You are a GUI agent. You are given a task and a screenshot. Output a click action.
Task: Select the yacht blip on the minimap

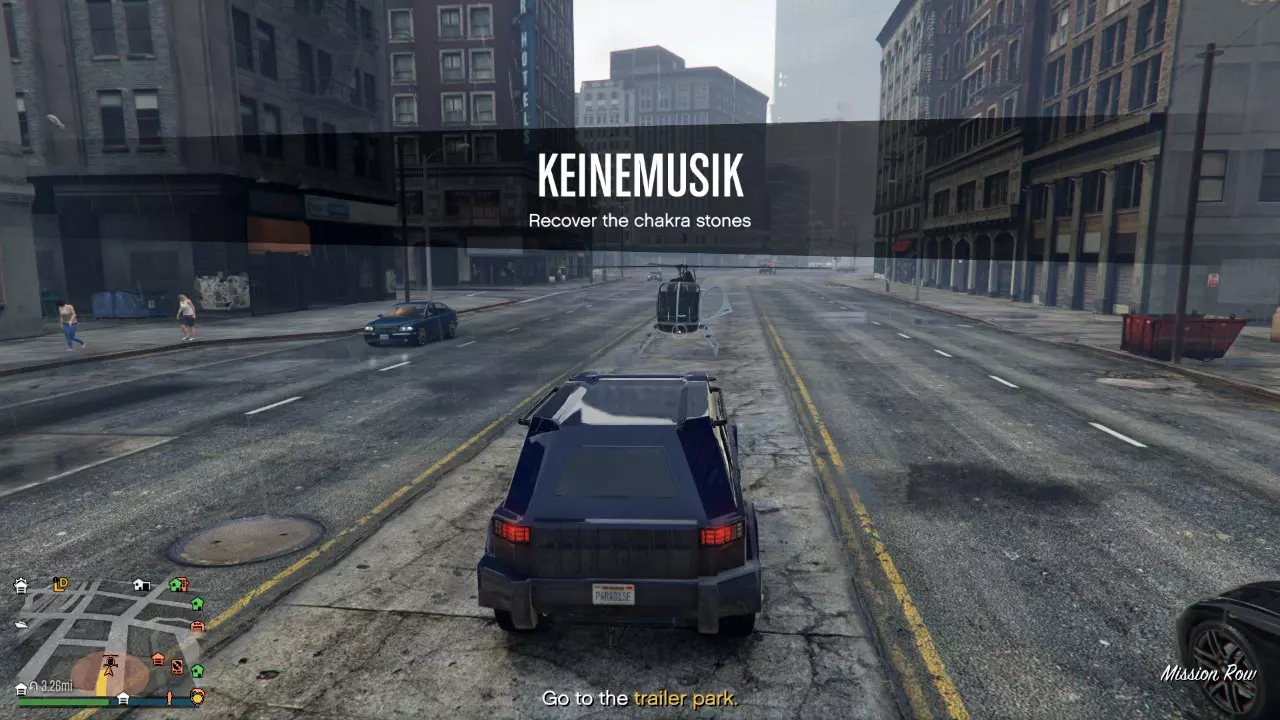coord(21,624)
